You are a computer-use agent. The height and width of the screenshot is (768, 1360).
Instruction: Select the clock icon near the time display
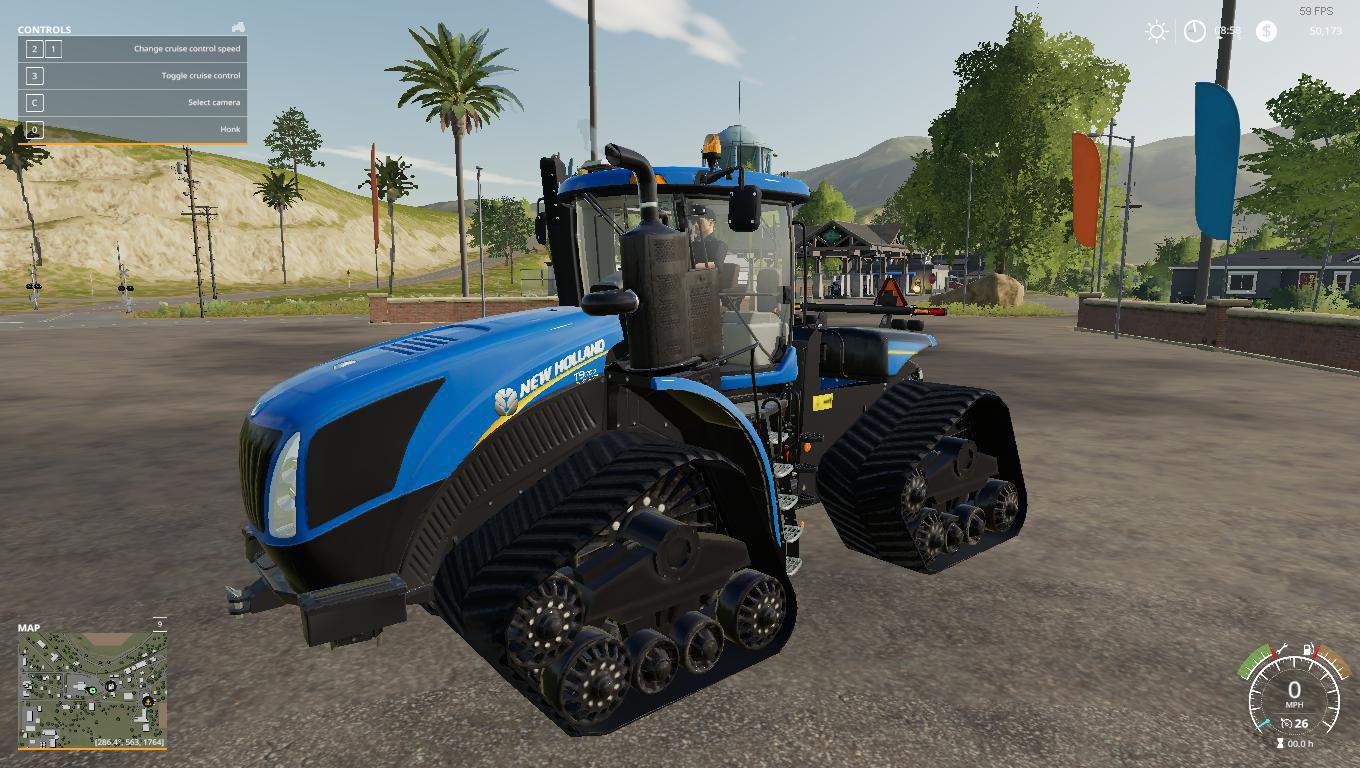tap(1195, 30)
